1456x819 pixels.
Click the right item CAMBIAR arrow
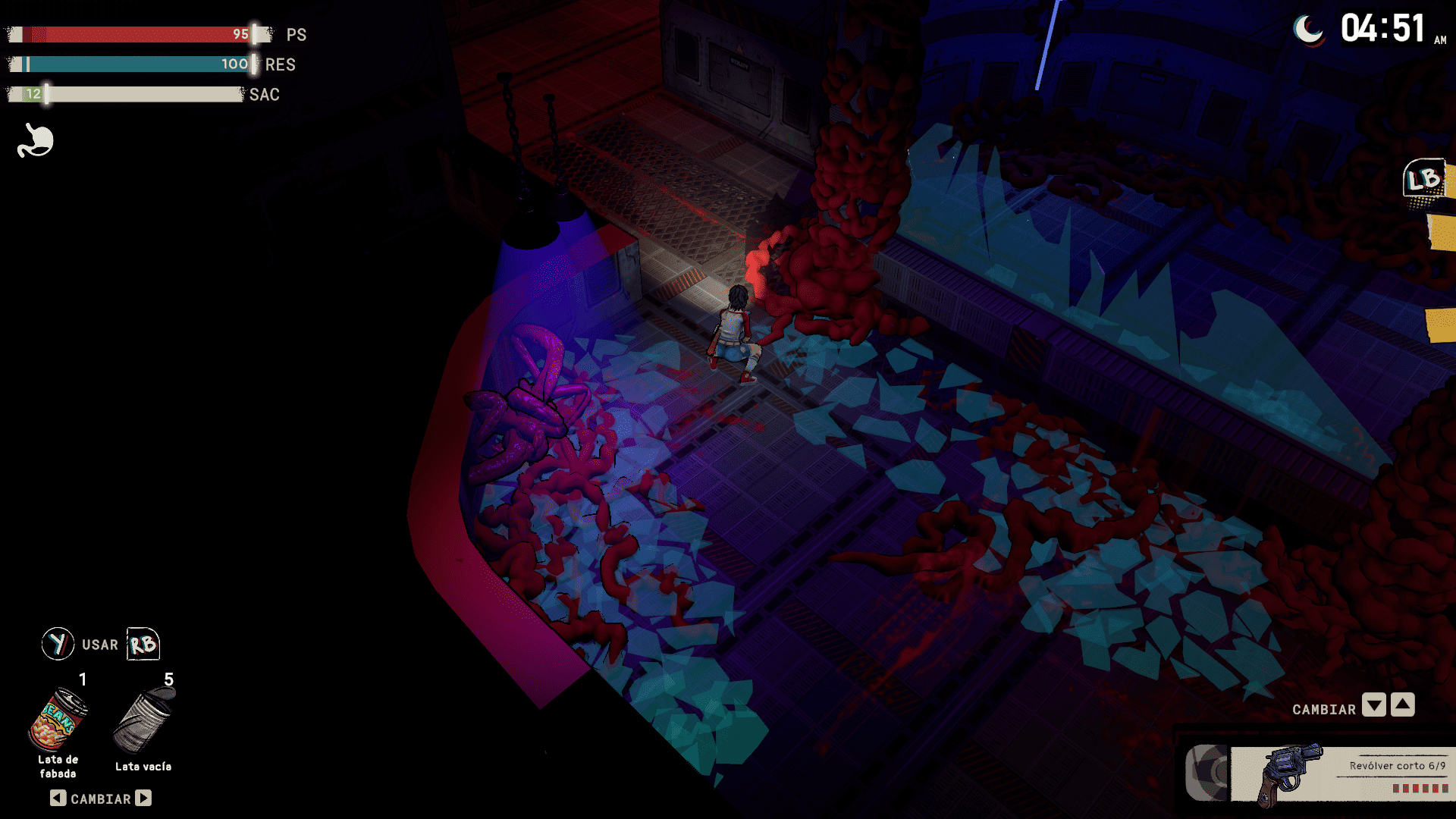pos(143,798)
